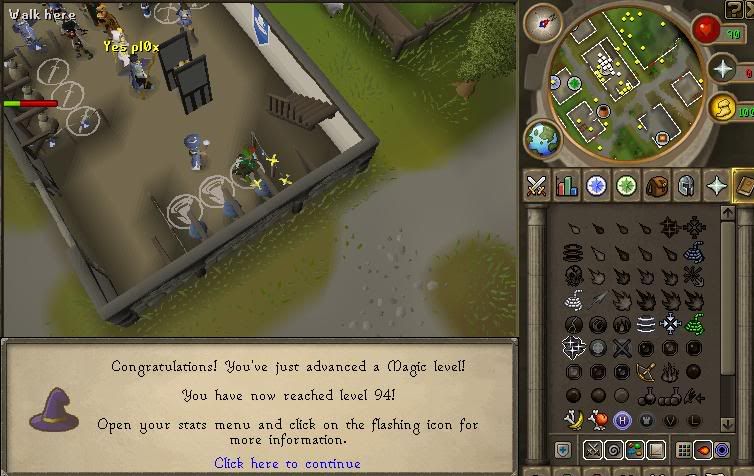This screenshot has width=754, height=476.
Task: Click the red heart hitpoints orb
Action: [710, 29]
